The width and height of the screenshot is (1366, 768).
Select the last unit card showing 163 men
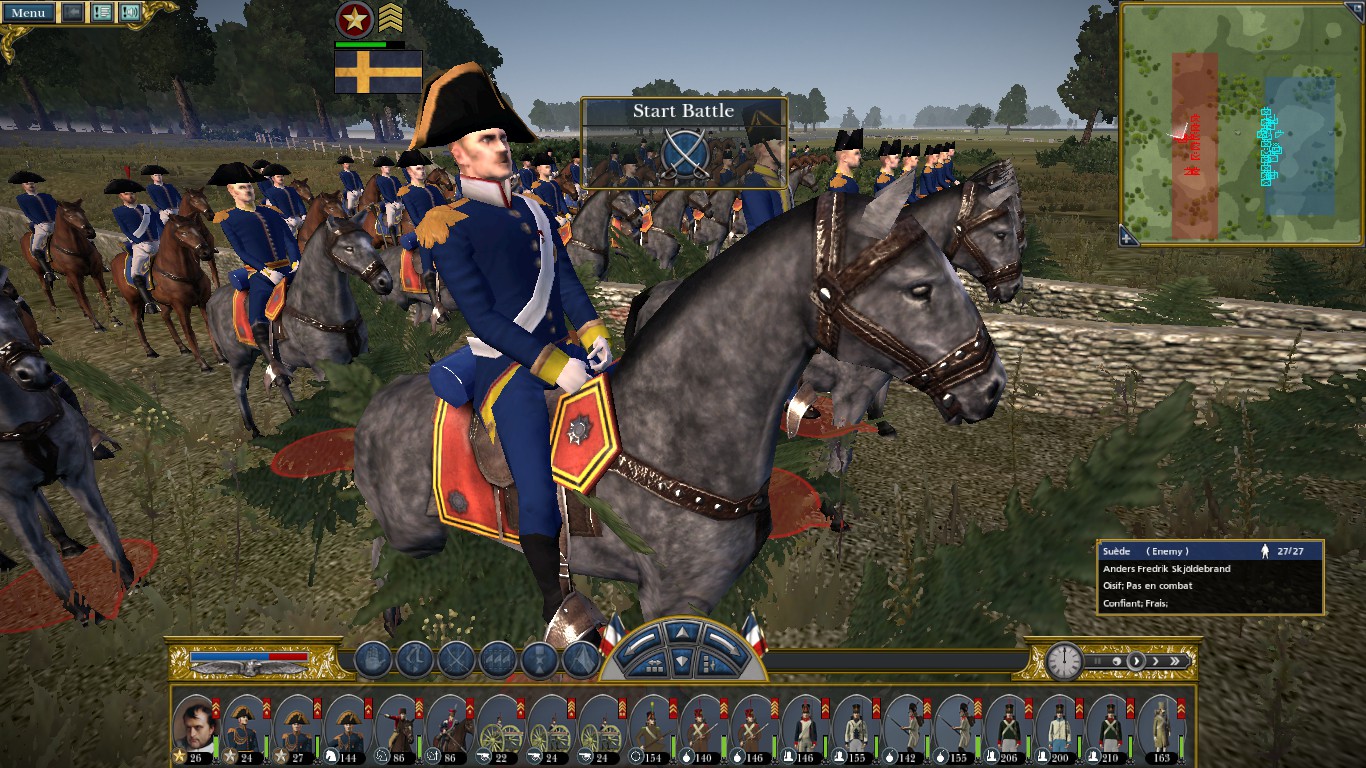click(x=1161, y=726)
